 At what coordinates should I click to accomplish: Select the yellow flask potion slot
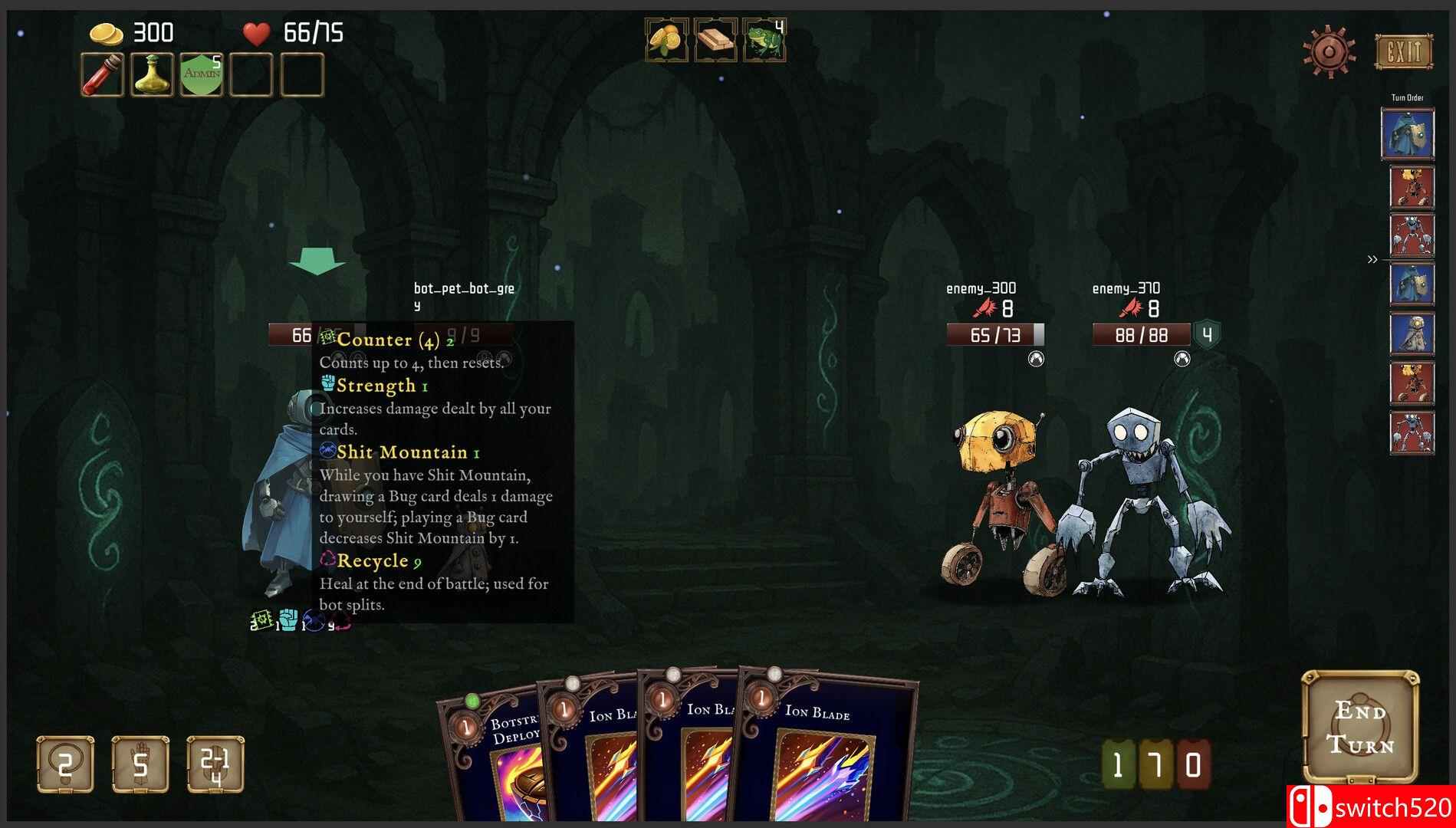point(152,75)
